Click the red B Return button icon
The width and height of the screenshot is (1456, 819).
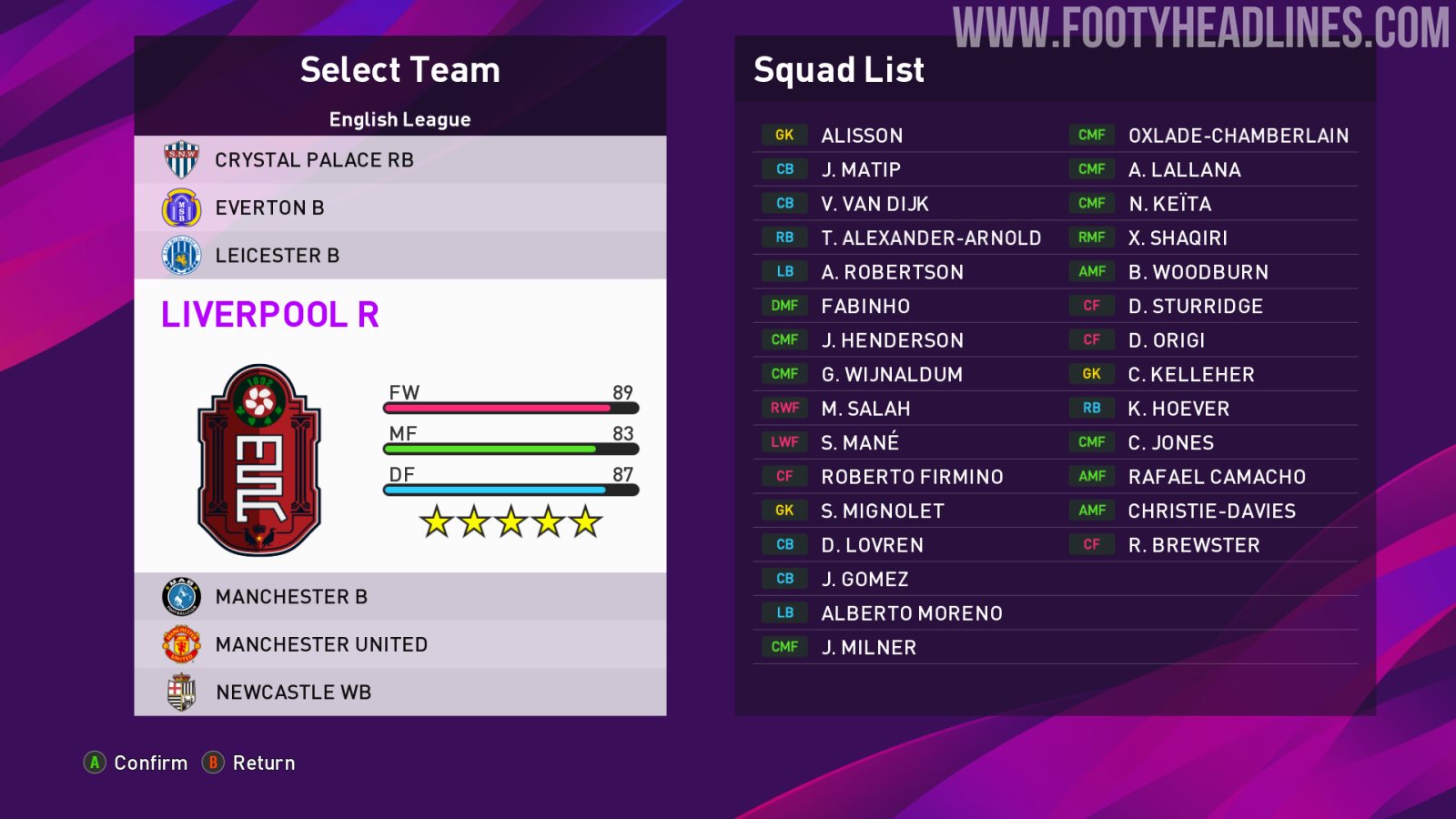[x=214, y=763]
